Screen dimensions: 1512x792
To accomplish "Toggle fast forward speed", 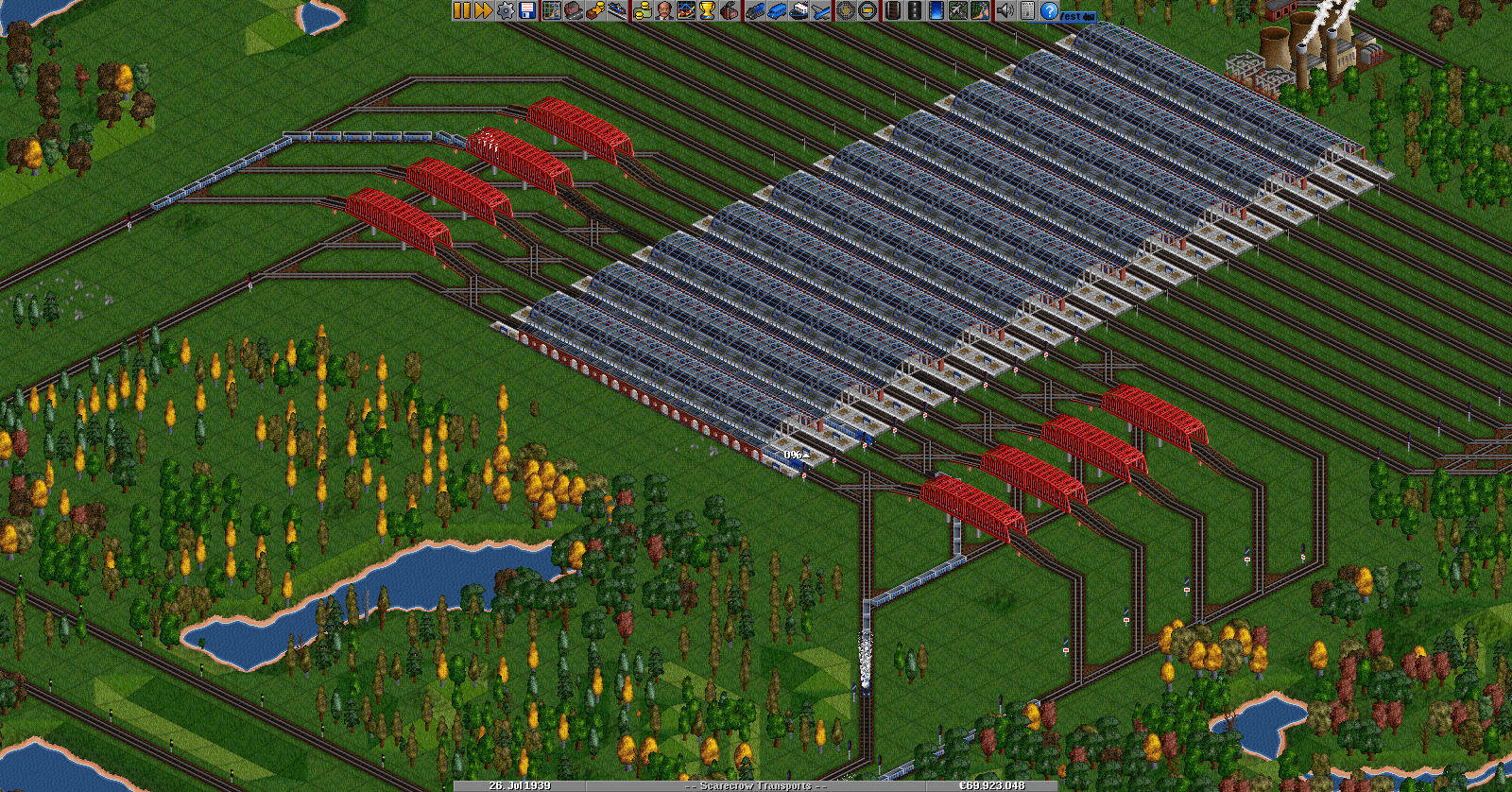I will [483, 10].
